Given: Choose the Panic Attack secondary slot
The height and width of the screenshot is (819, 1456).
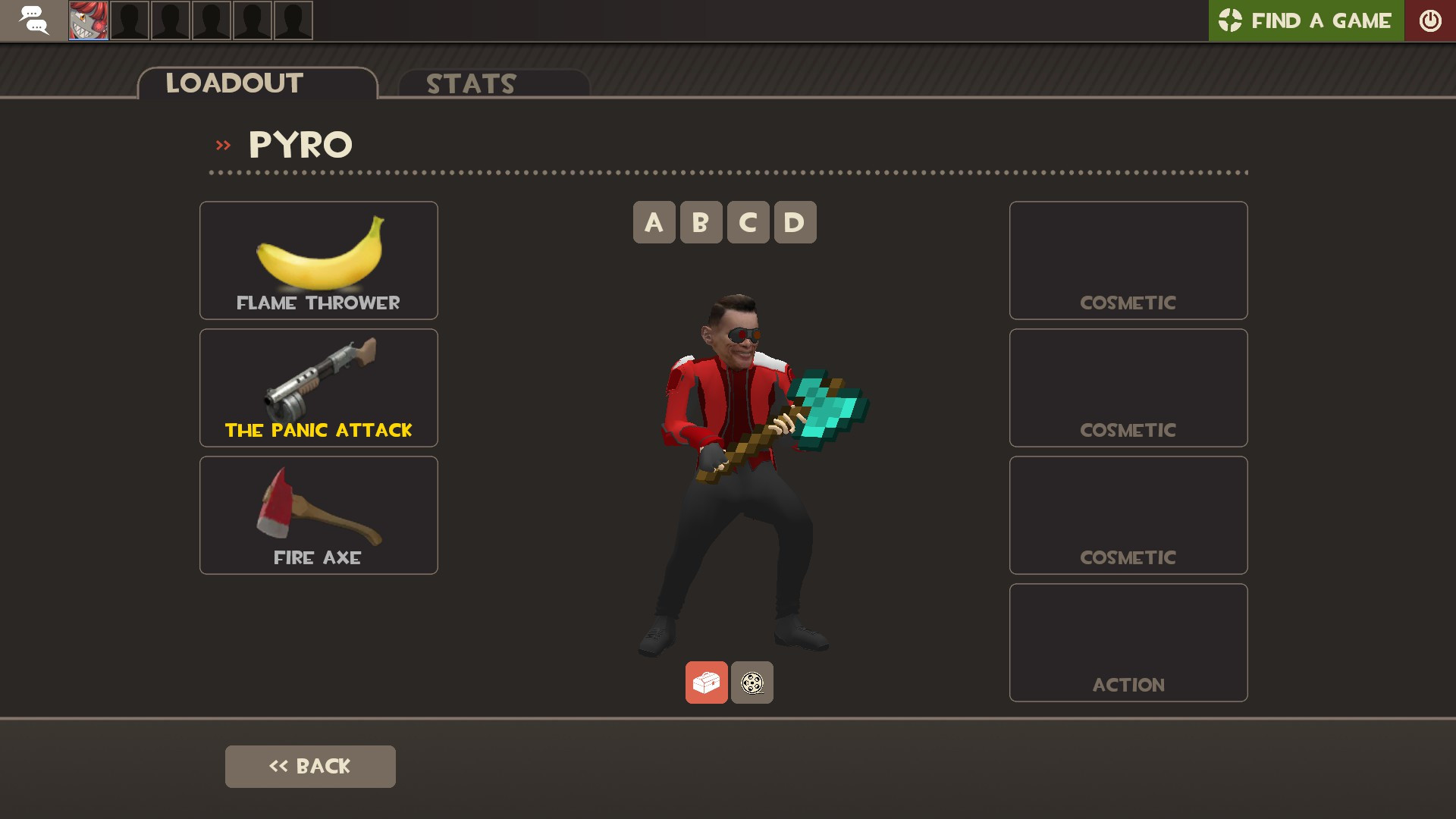Looking at the screenshot, I should (x=318, y=388).
